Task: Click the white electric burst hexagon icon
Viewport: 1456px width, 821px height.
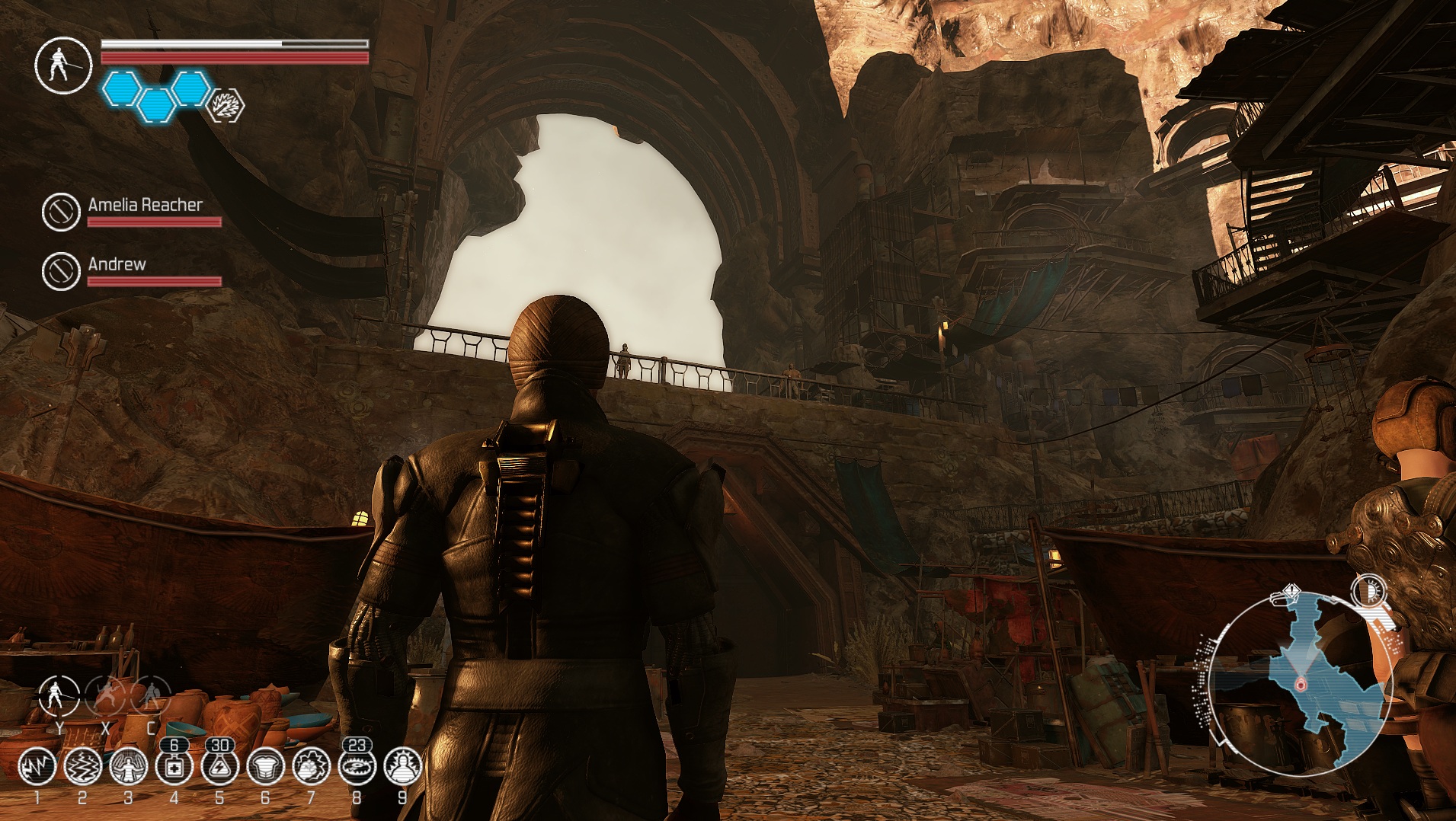Action: (x=226, y=106)
